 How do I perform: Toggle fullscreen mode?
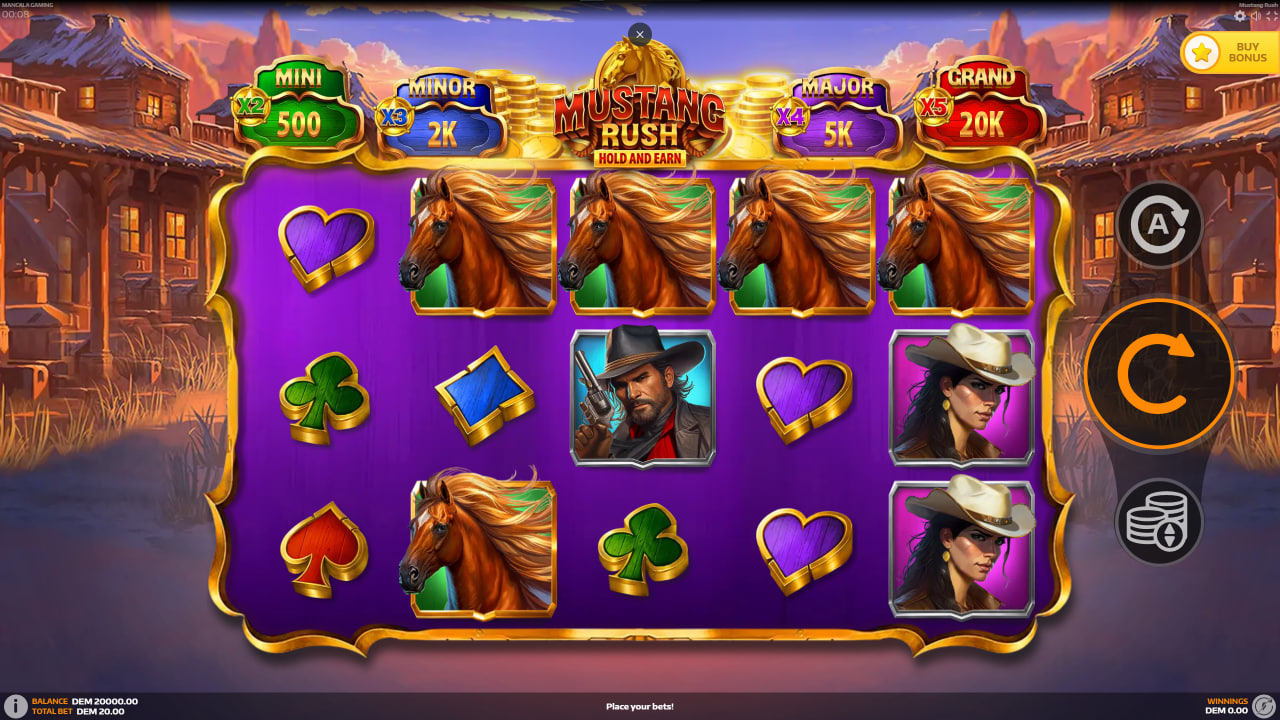point(1271,16)
